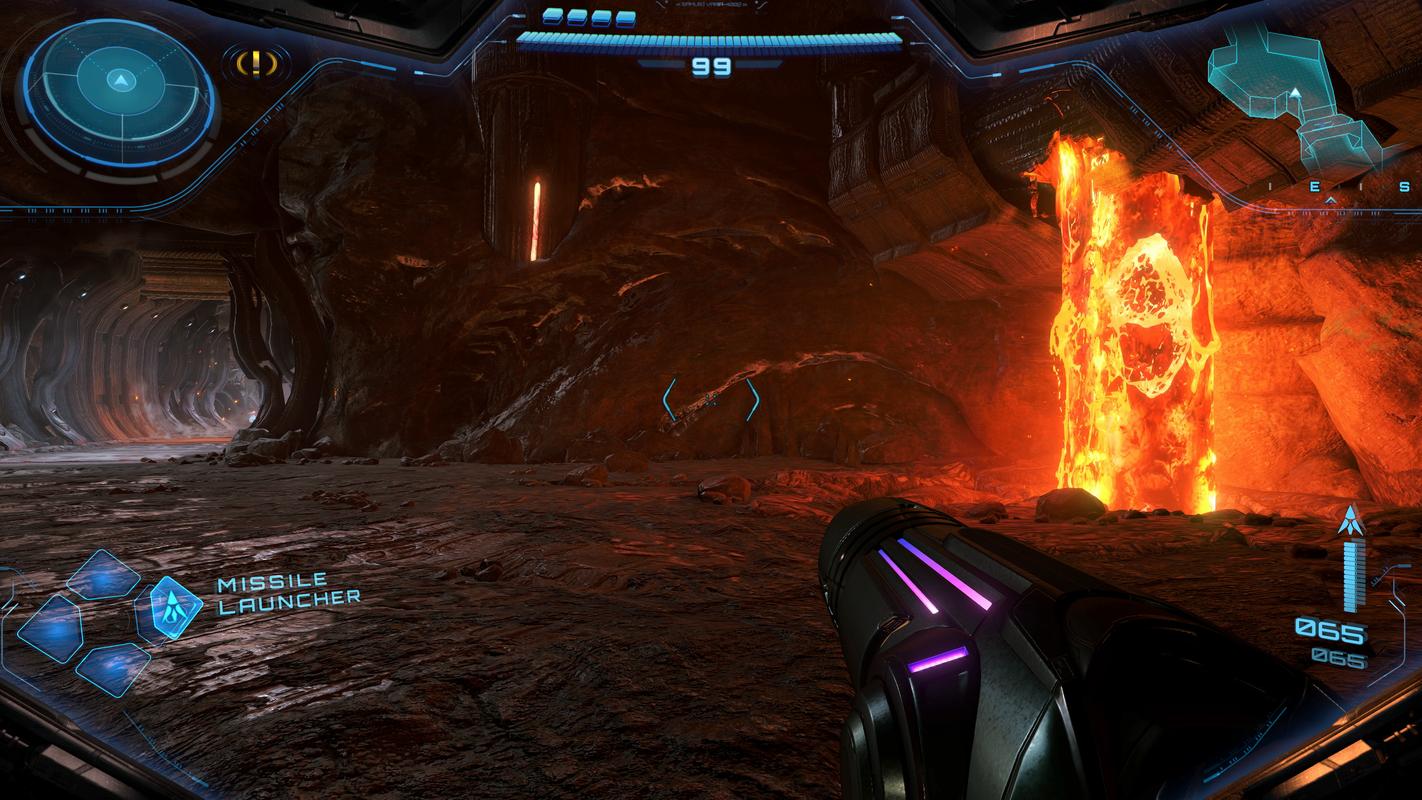This screenshot has width=1422, height=800.
Task: Click the energy bar above the 99 counter
Action: click(711, 38)
